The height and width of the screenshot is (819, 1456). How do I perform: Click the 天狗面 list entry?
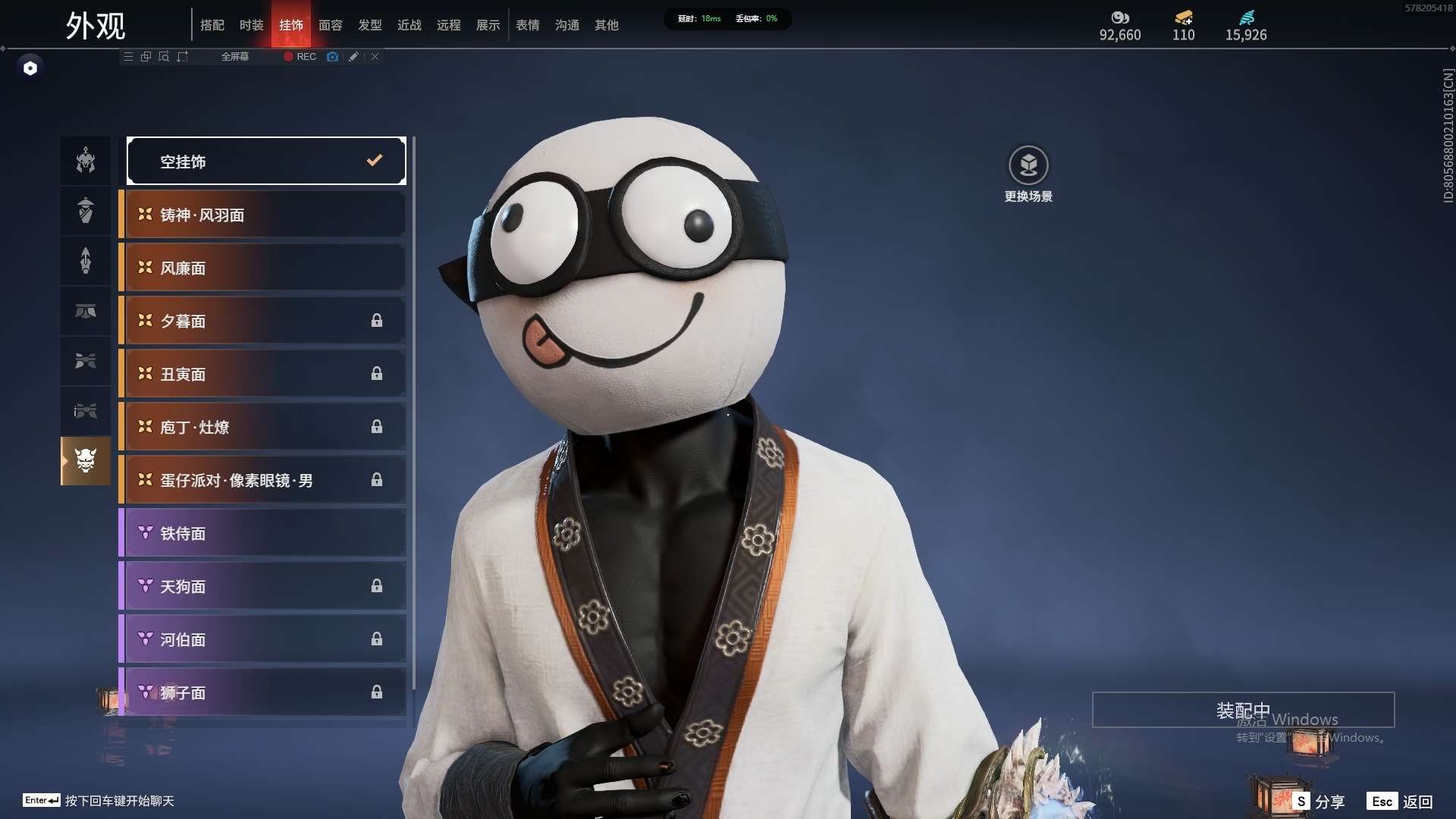(x=262, y=586)
